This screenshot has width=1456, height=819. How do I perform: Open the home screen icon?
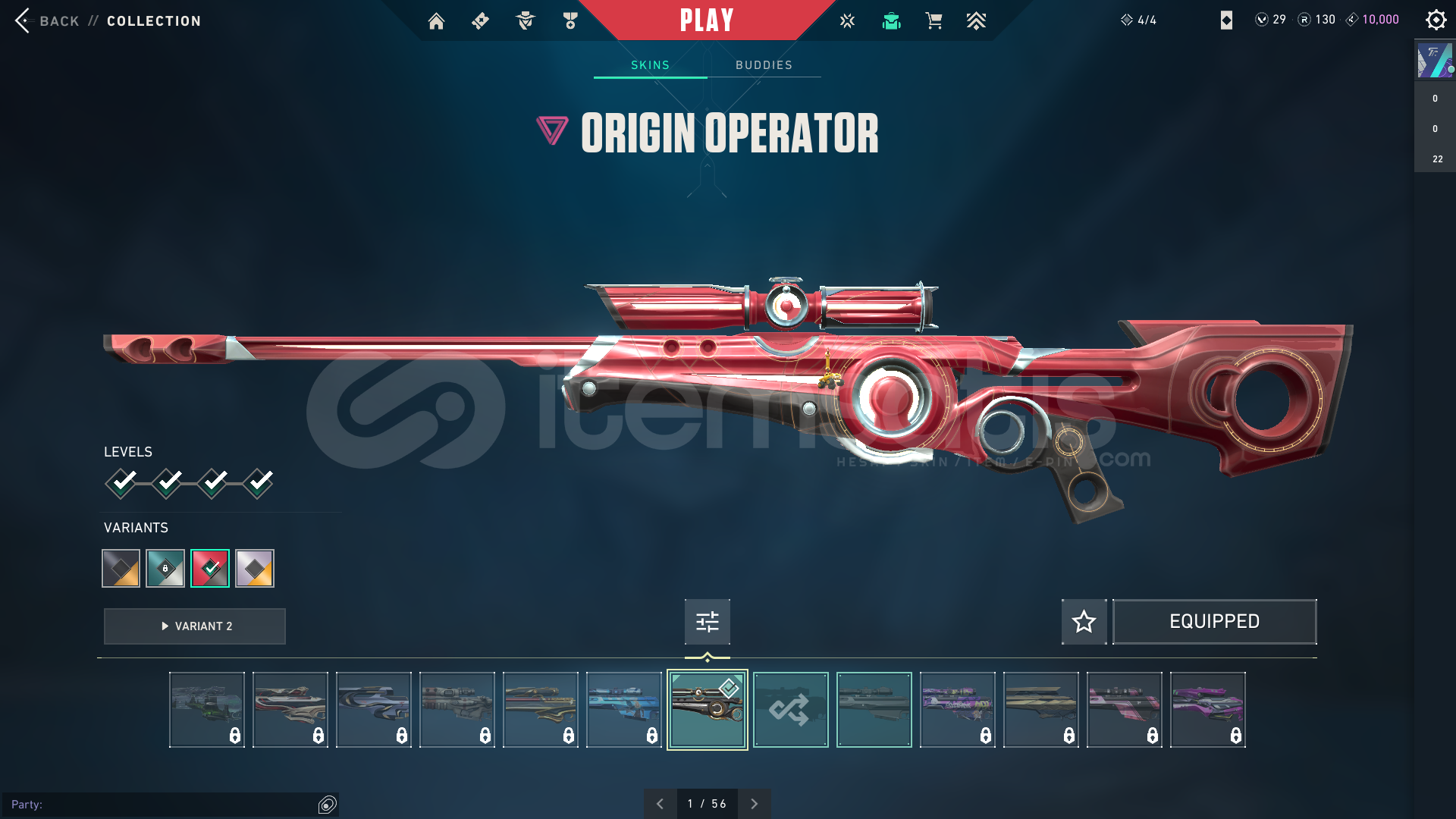[x=436, y=21]
